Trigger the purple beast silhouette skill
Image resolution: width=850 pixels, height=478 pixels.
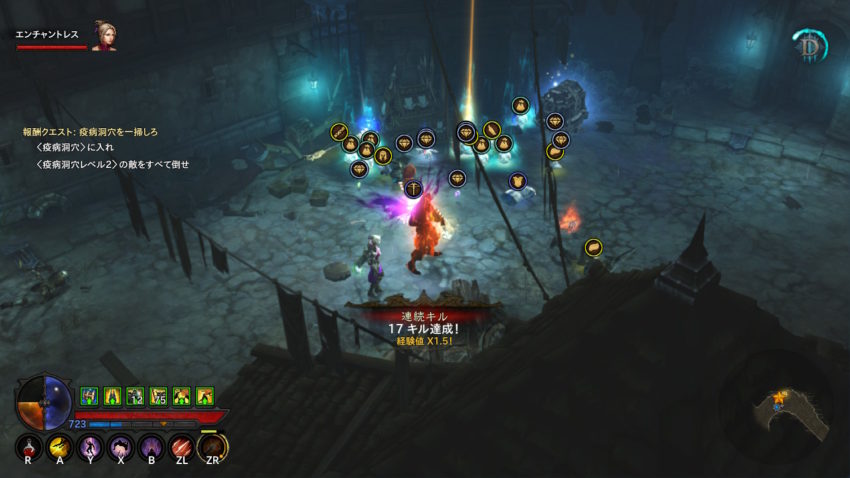coord(121,448)
